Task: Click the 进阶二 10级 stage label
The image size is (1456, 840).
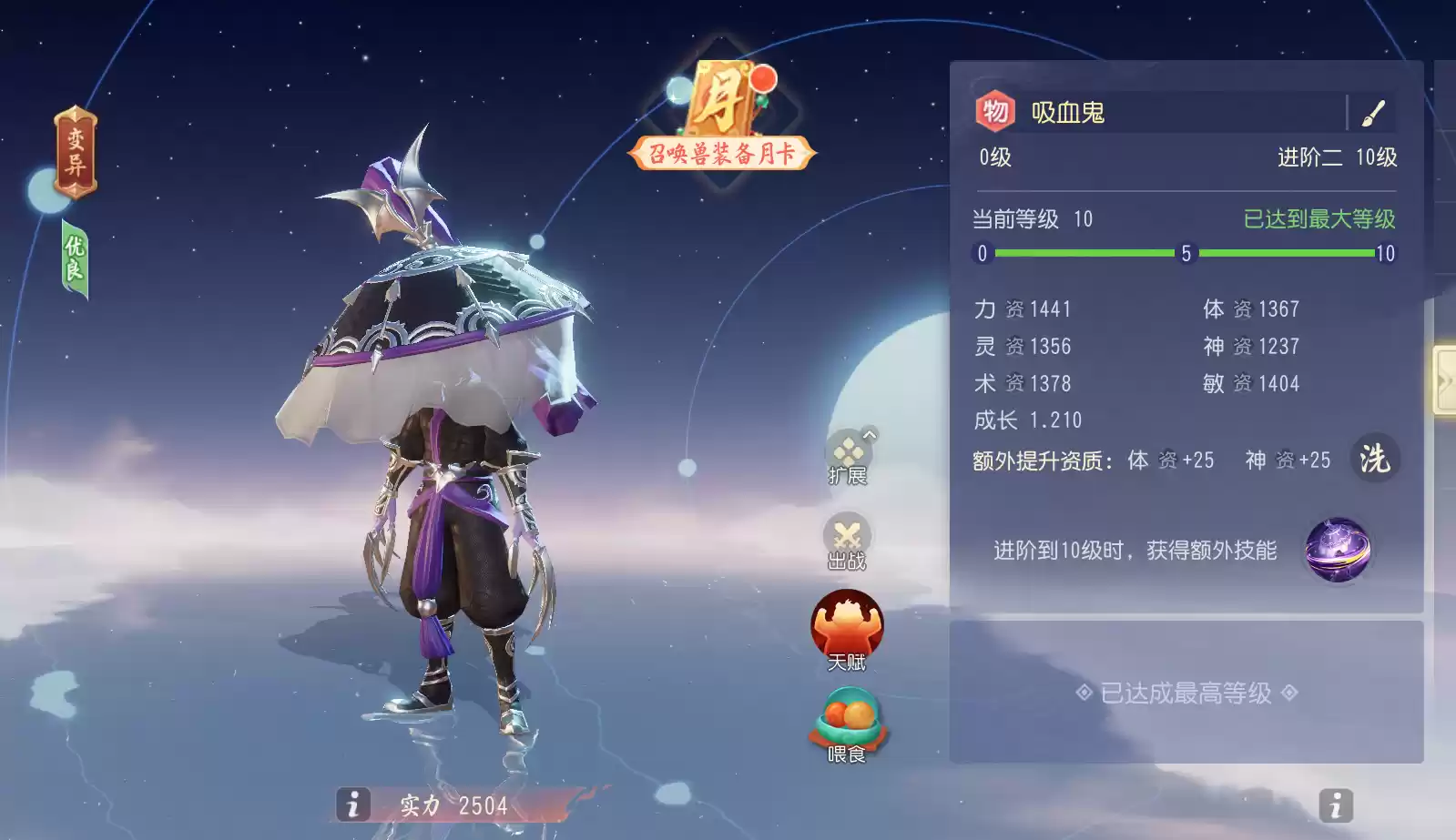Action: pos(1336,158)
